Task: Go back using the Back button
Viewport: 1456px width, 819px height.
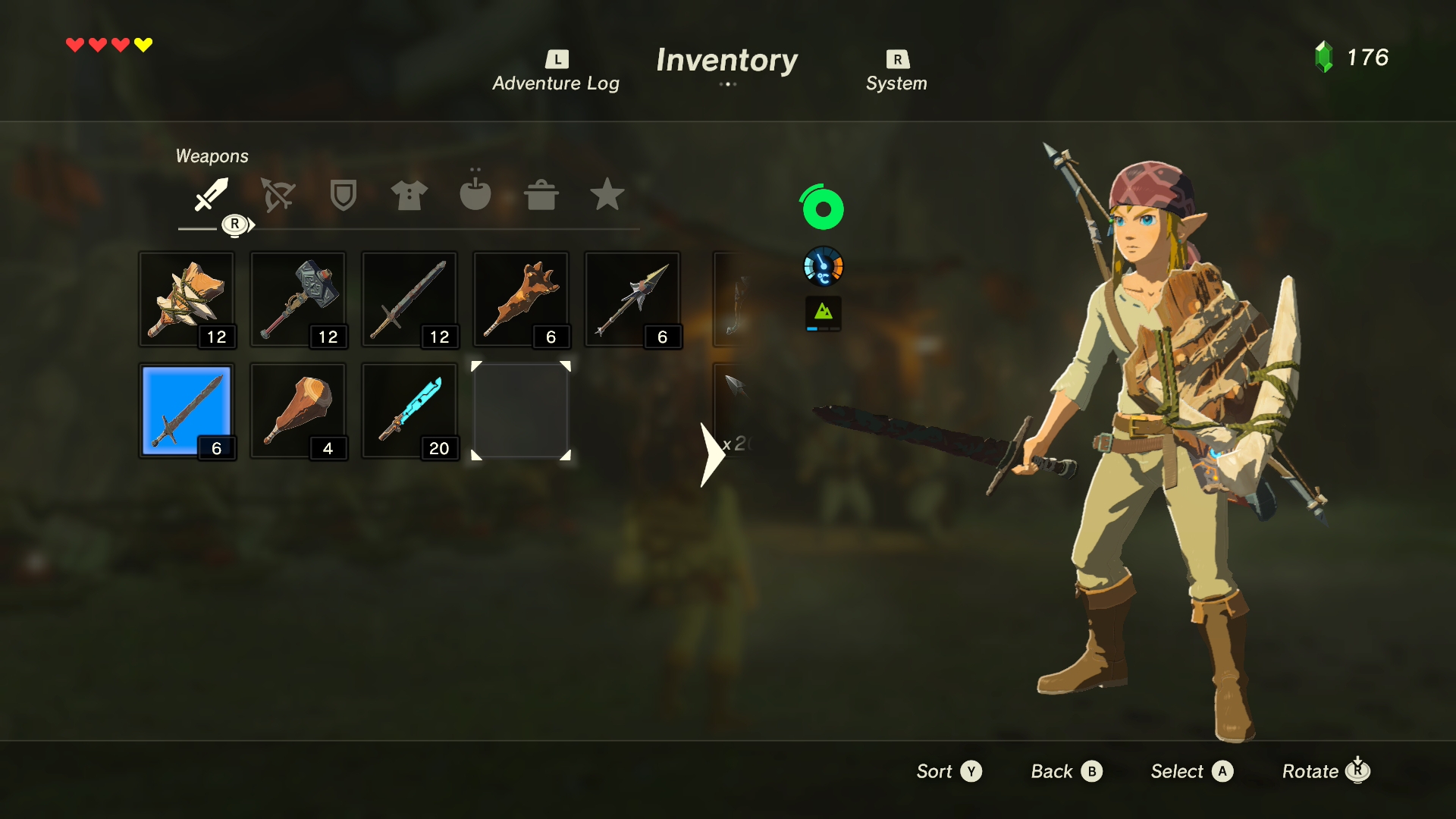Action: tap(1066, 771)
